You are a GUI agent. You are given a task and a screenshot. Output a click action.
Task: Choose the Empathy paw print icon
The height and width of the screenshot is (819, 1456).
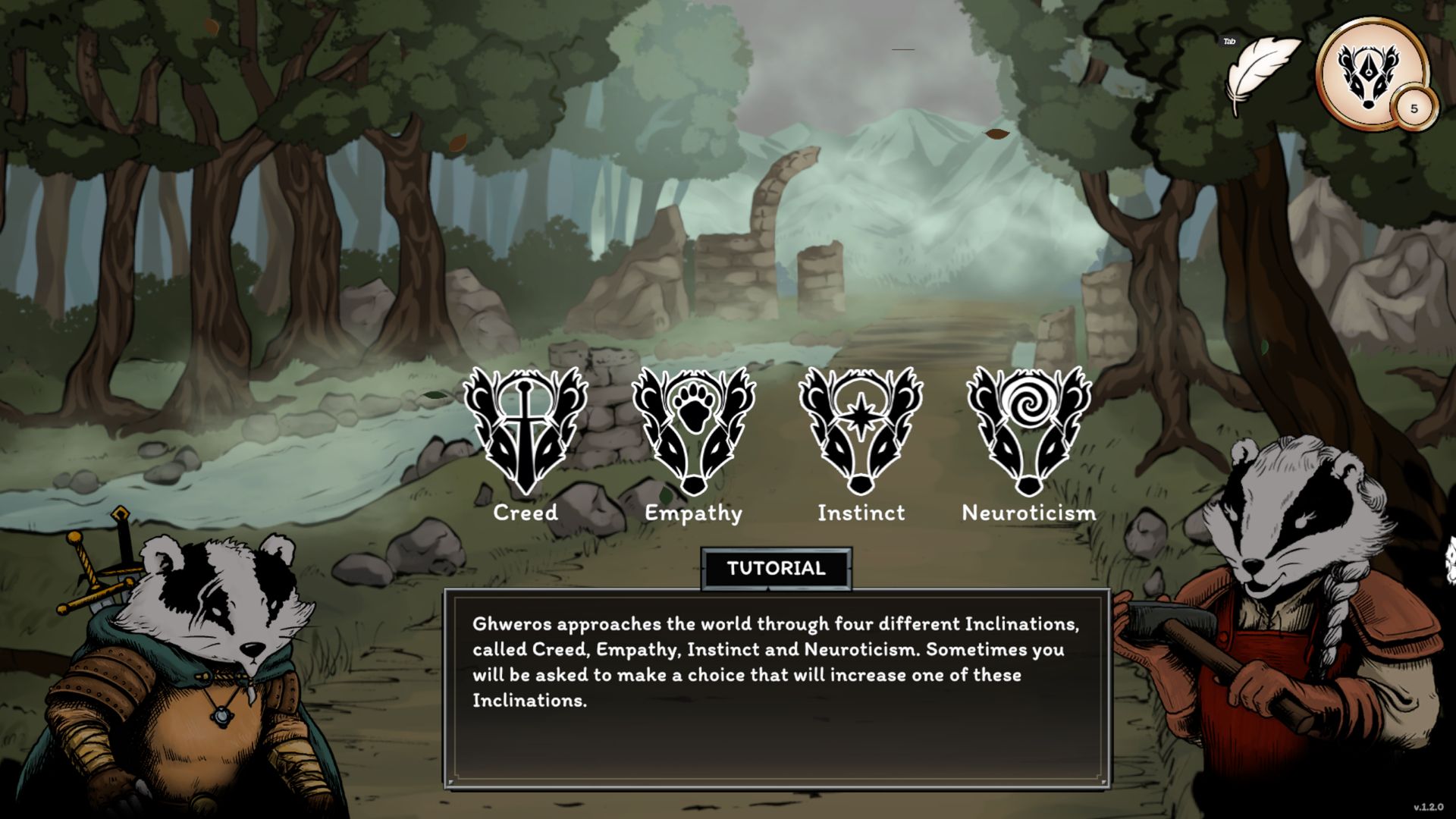(x=693, y=430)
